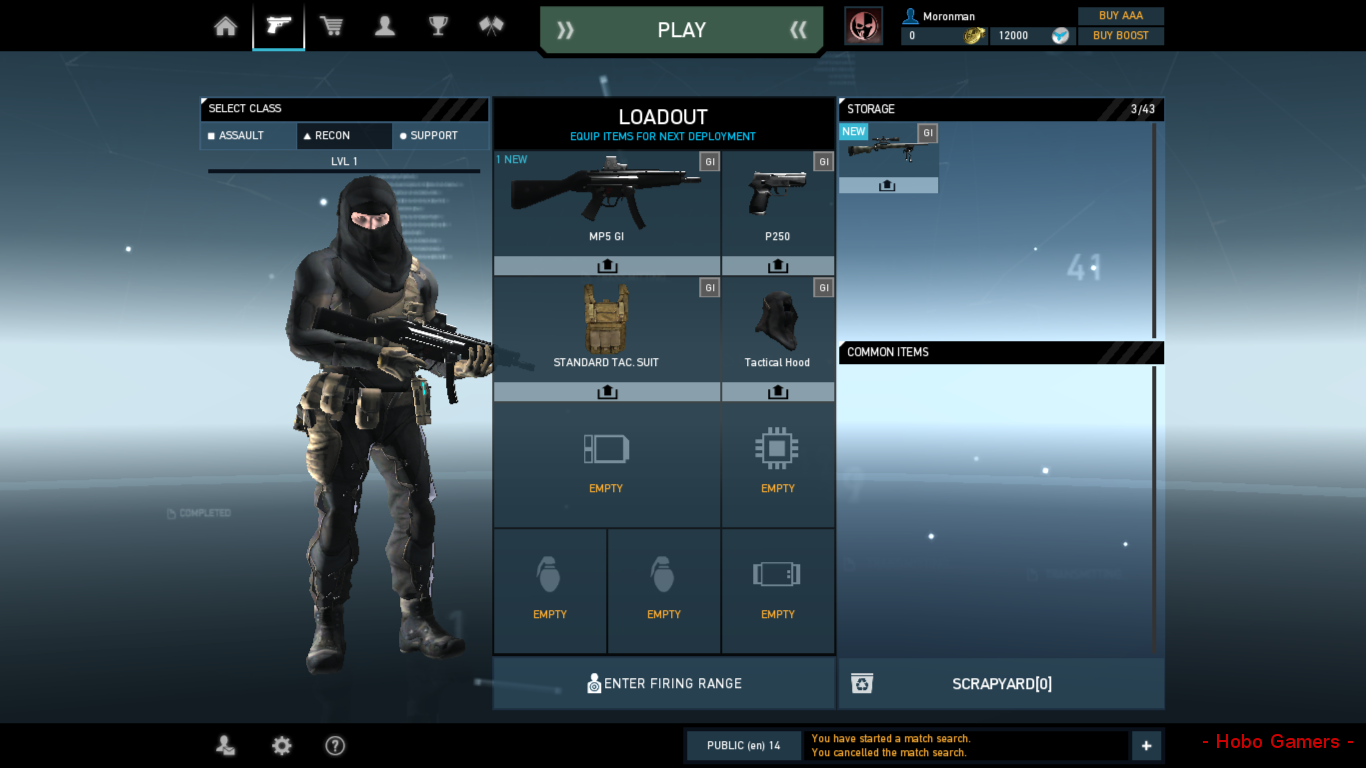
Task: Click ENTER FIRING RANGE
Action: 663,683
